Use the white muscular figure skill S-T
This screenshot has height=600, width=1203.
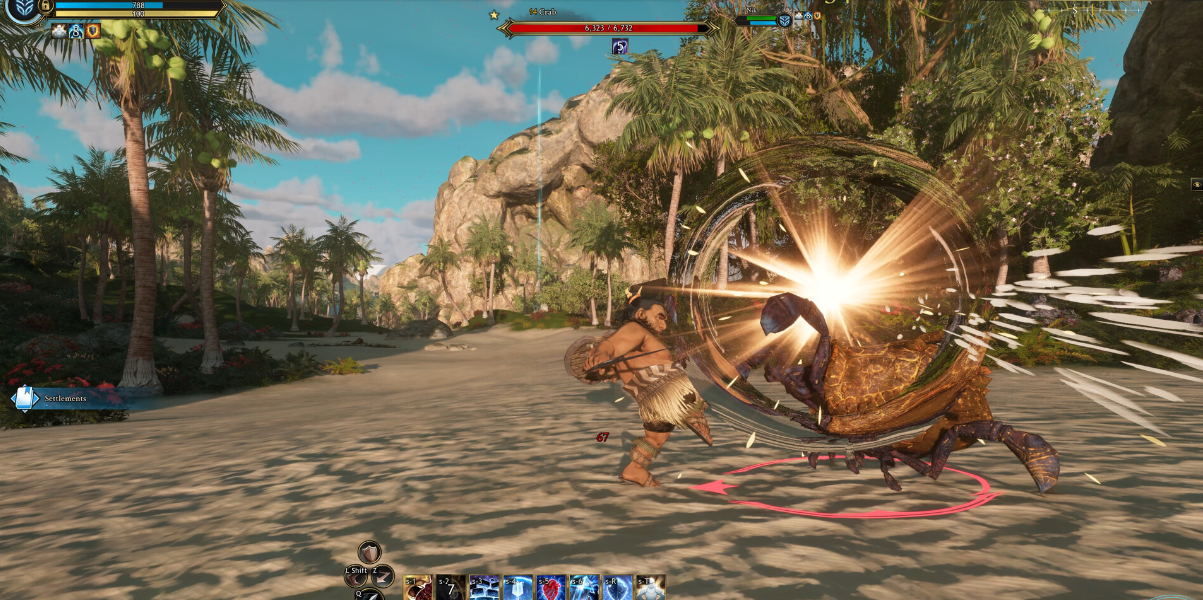tap(650, 588)
